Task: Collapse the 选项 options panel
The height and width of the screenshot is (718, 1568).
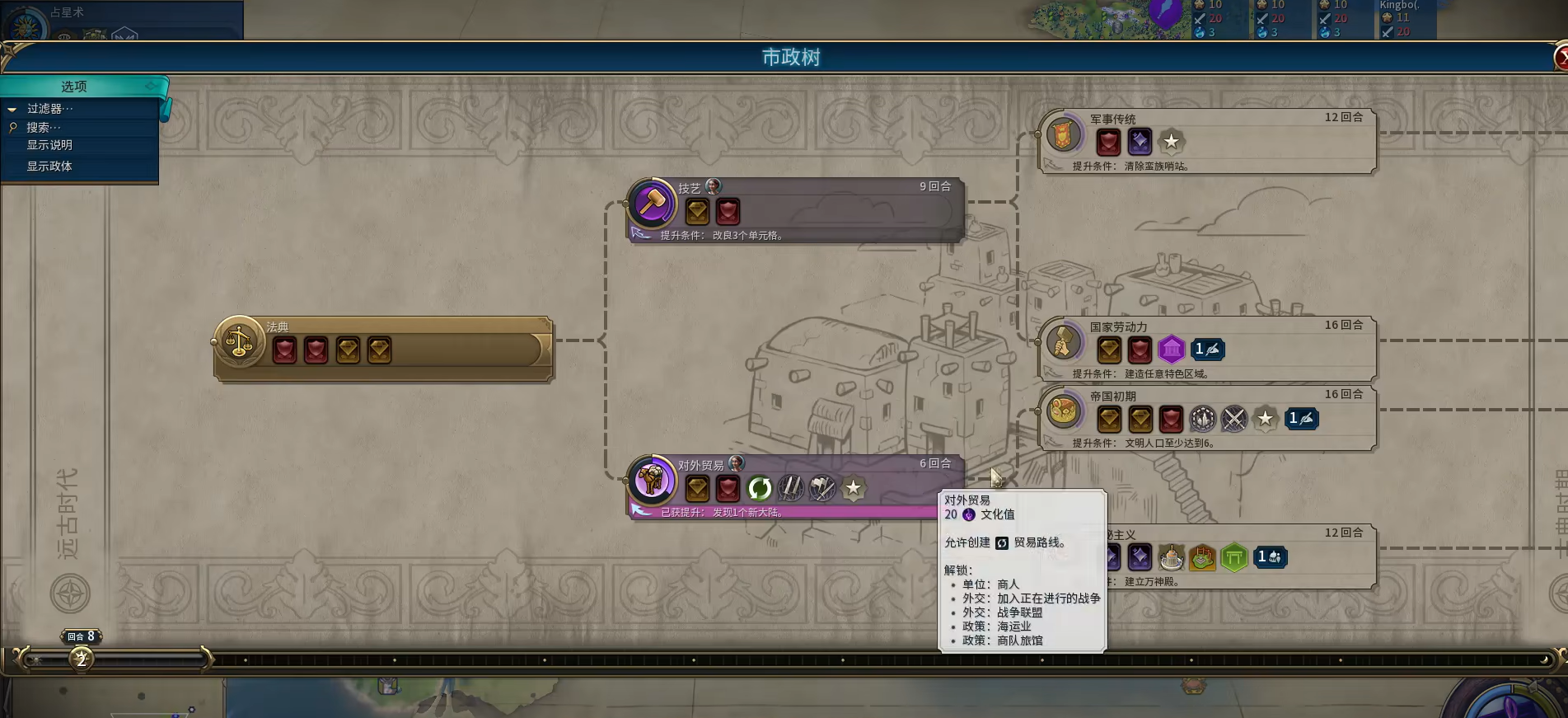Action: [152, 87]
